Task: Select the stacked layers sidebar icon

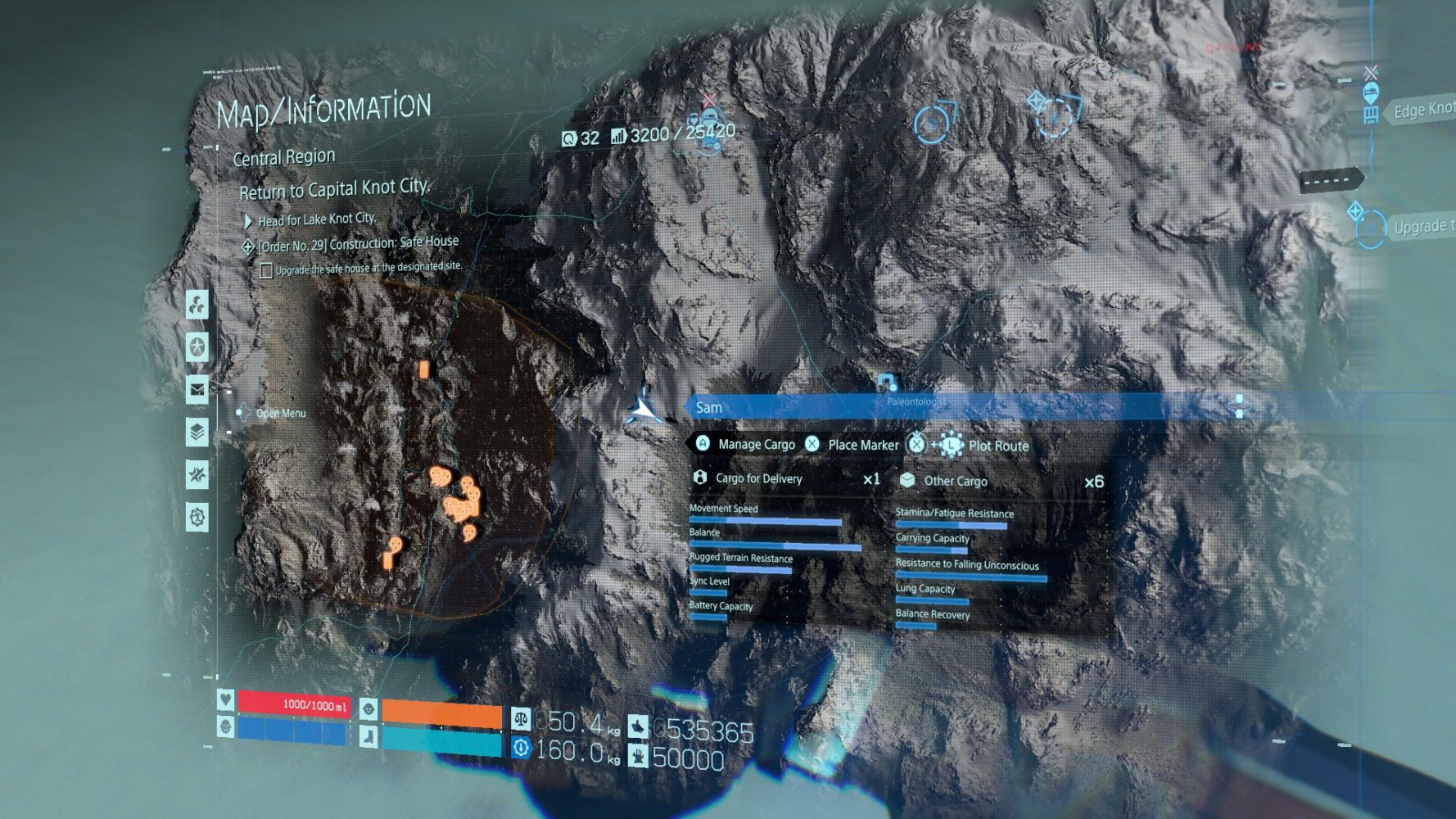Action: pos(197,432)
